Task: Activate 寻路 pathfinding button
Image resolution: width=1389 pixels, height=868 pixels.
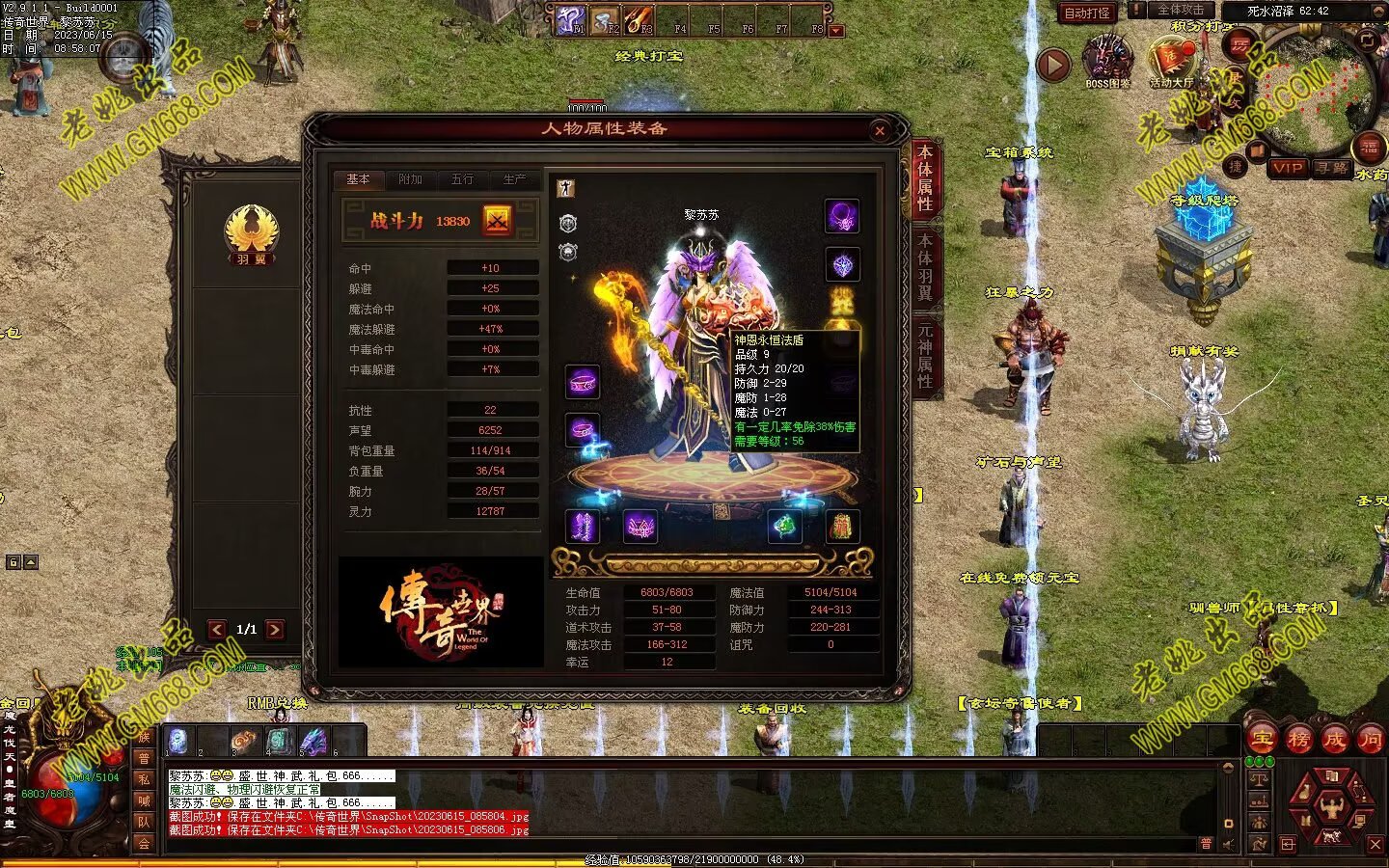Action: 1331,168
